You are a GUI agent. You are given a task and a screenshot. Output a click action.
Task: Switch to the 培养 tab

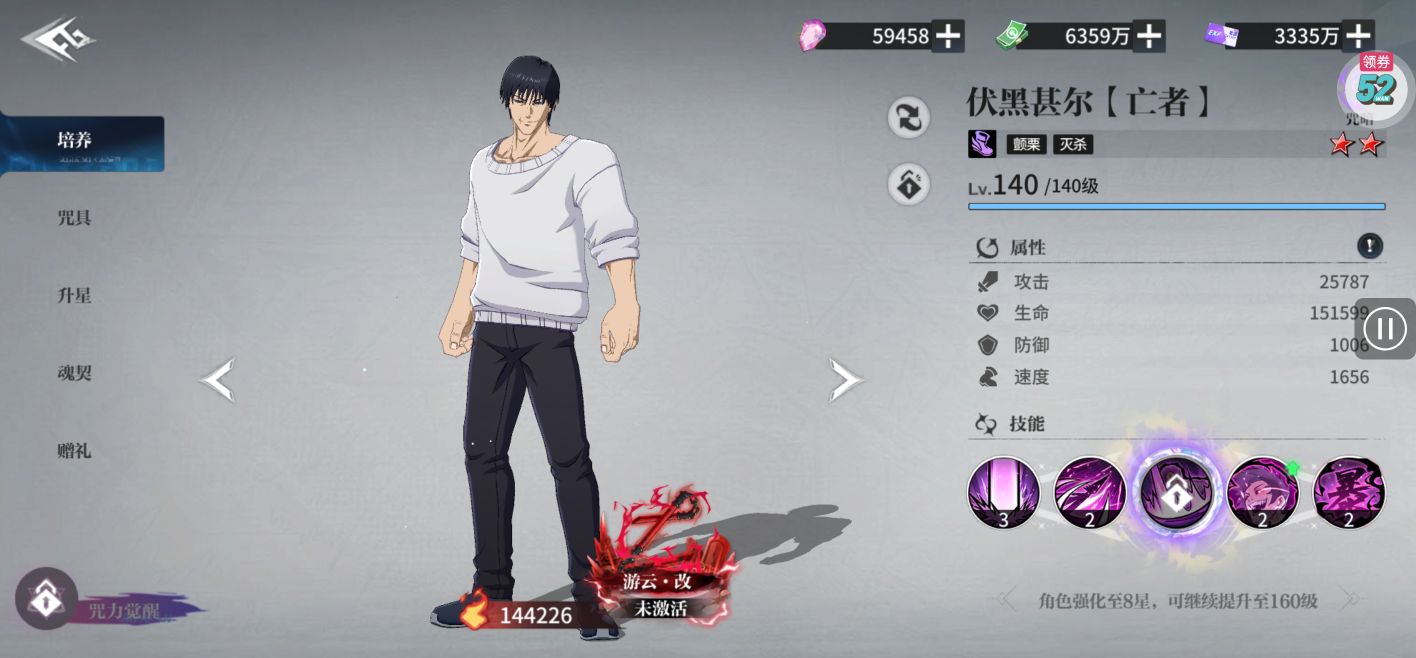point(76,141)
